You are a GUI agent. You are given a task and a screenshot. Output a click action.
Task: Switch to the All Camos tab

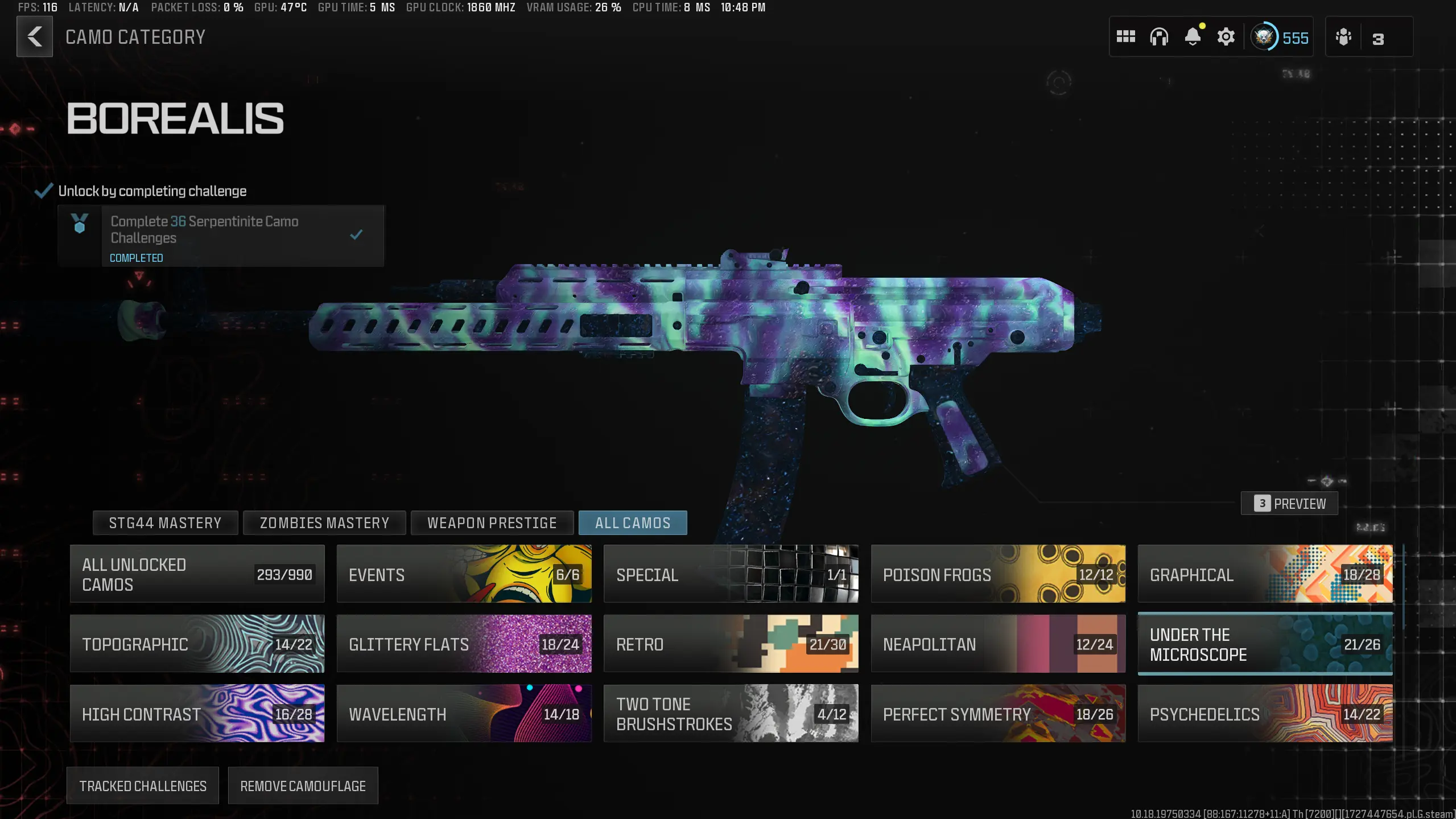[633, 522]
